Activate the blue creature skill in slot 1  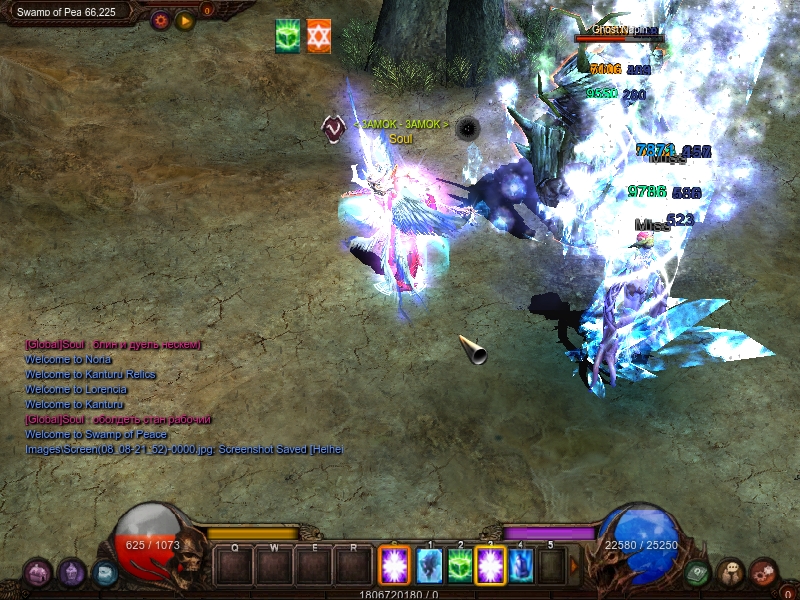[429, 566]
